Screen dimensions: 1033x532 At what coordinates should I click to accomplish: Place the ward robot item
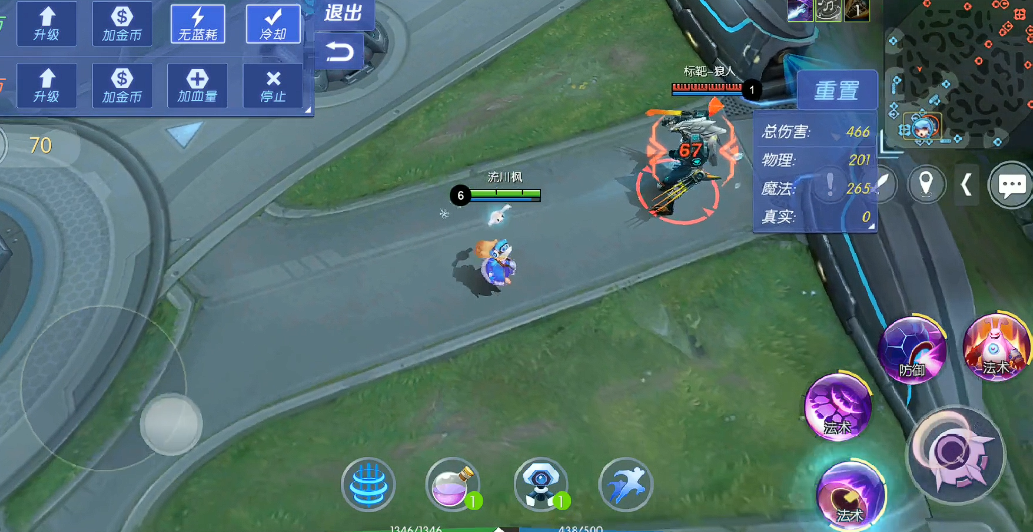(x=539, y=485)
